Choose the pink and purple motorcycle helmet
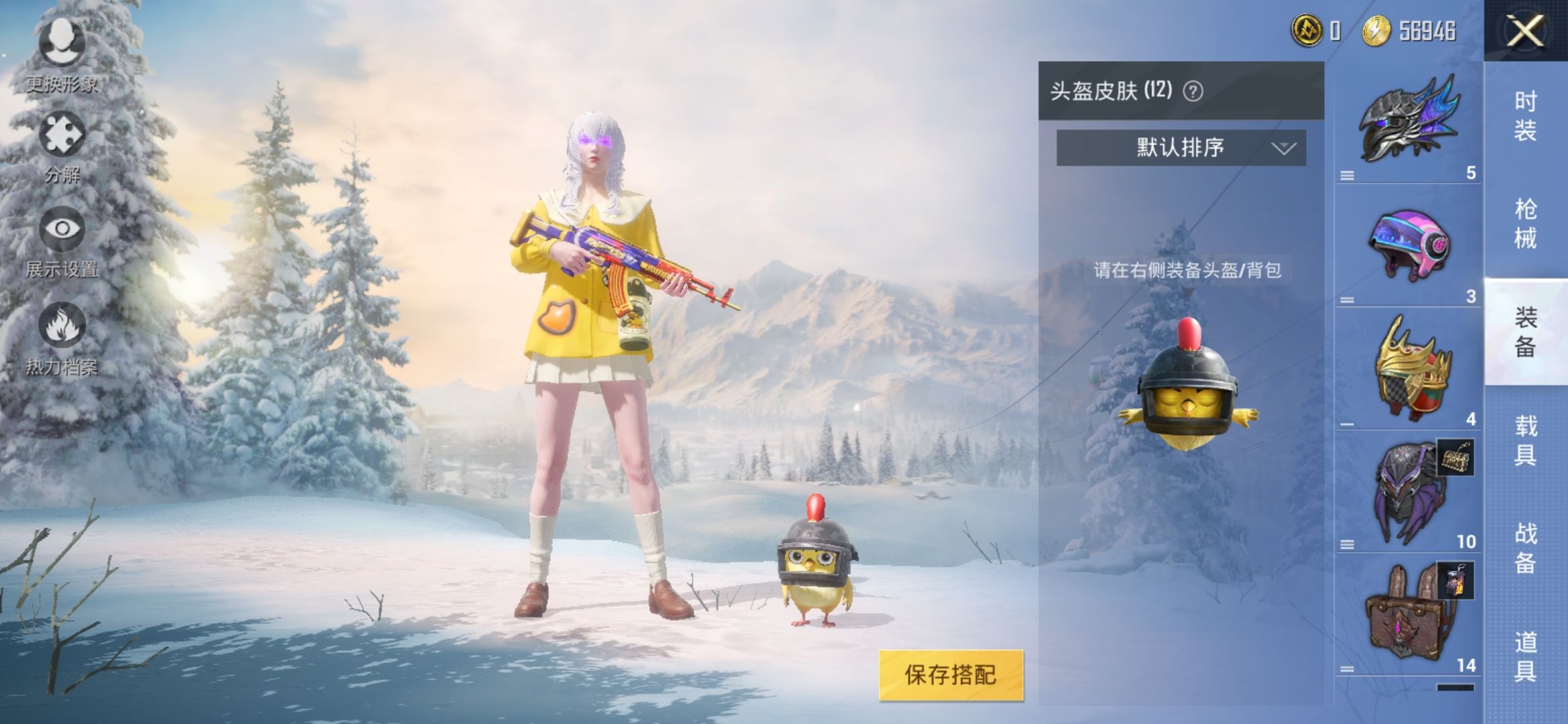The width and height of the screenshot is (1568, 724). (x=1407, y=245)
